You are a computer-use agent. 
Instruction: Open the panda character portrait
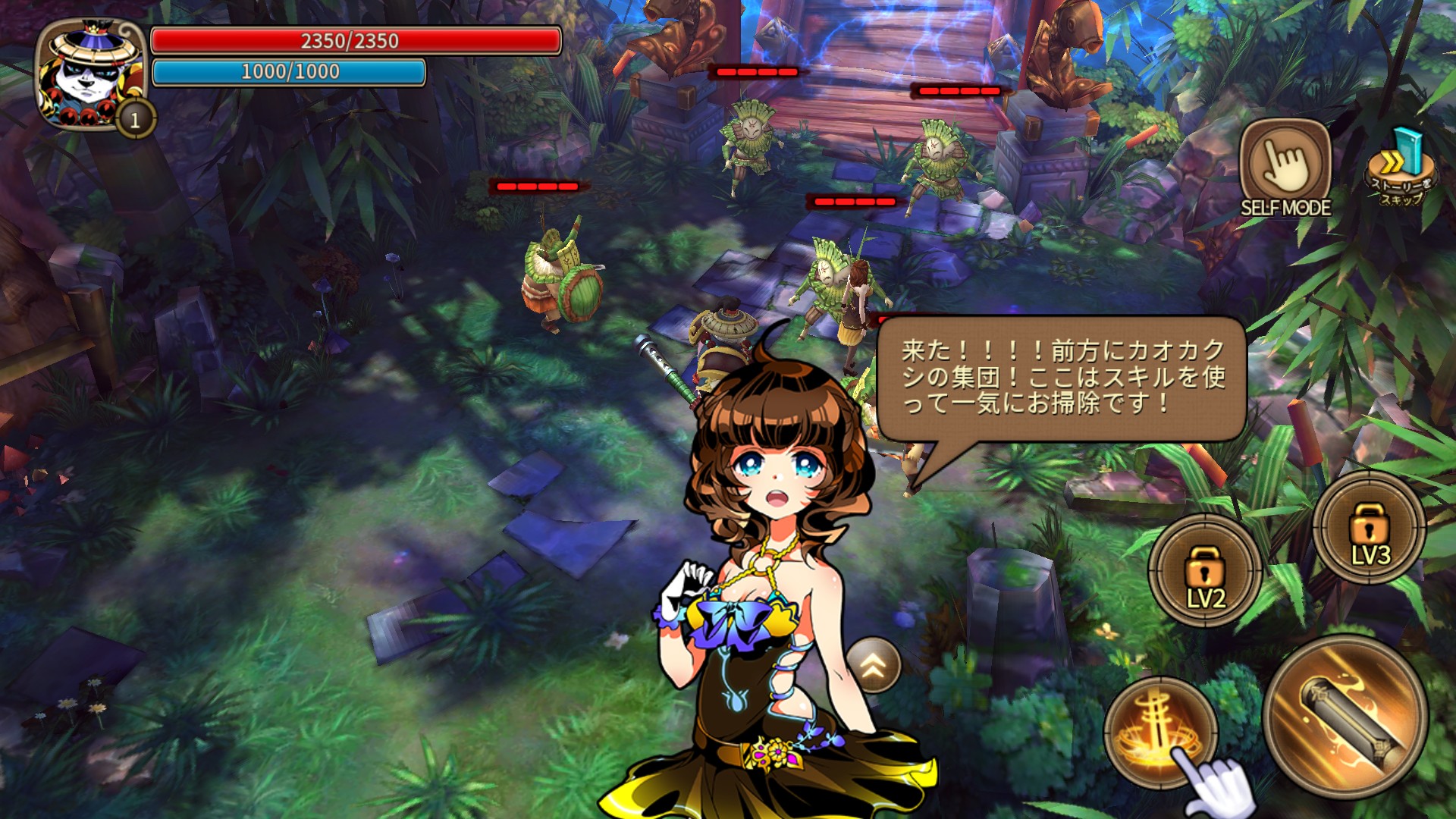93,74
